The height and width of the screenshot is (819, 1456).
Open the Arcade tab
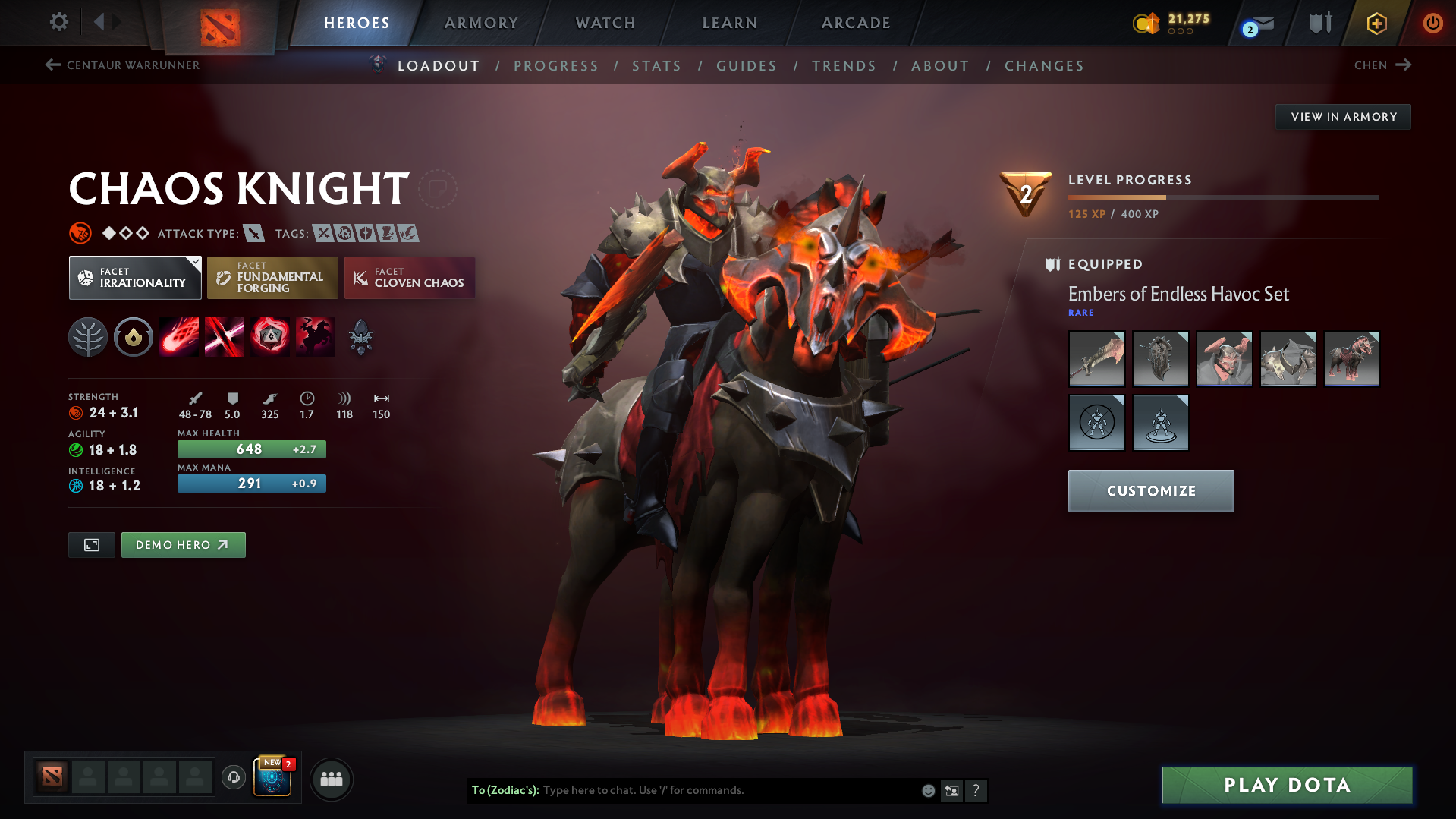(856, 23)
